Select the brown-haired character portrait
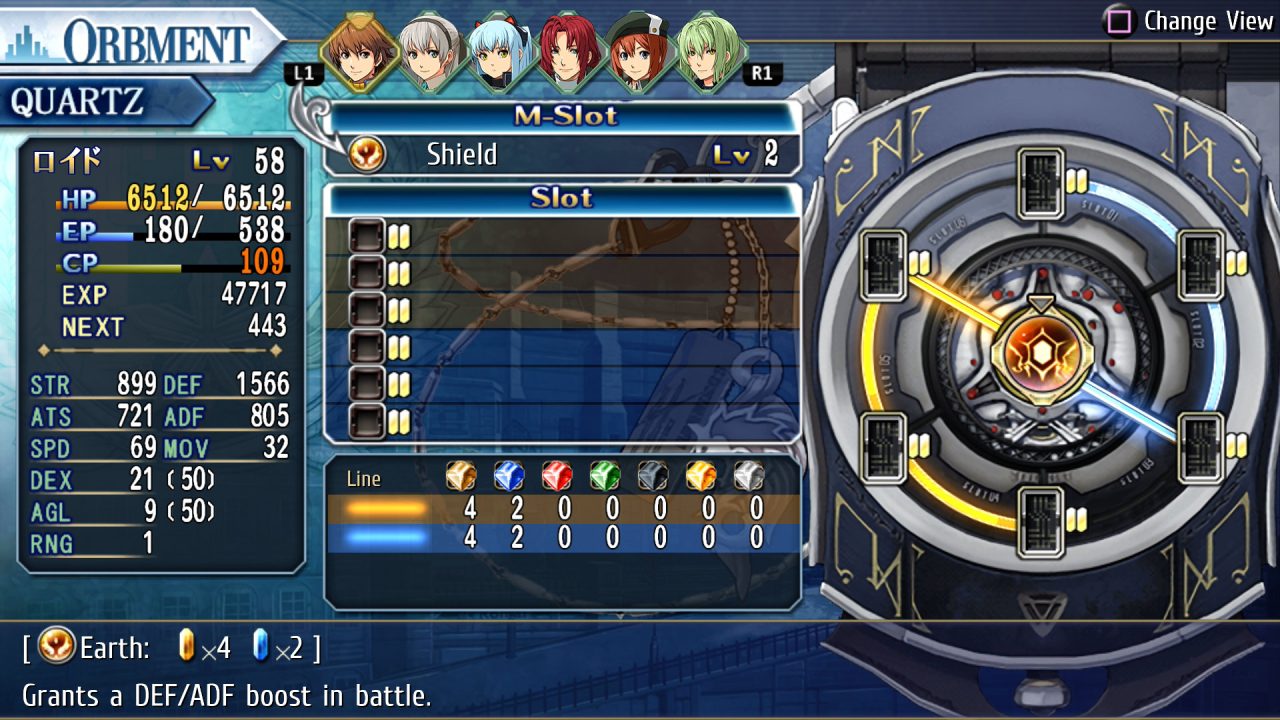 pyautogui.click(x=361, y=51)
